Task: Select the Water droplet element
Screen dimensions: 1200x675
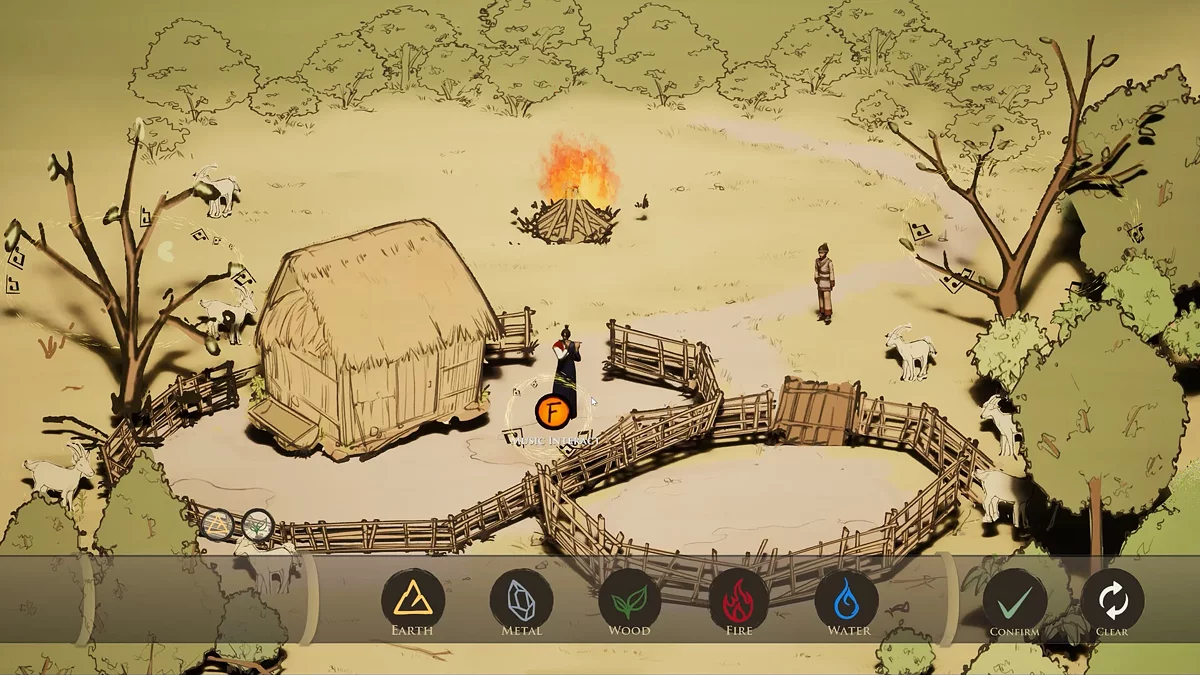Action: 847,600
